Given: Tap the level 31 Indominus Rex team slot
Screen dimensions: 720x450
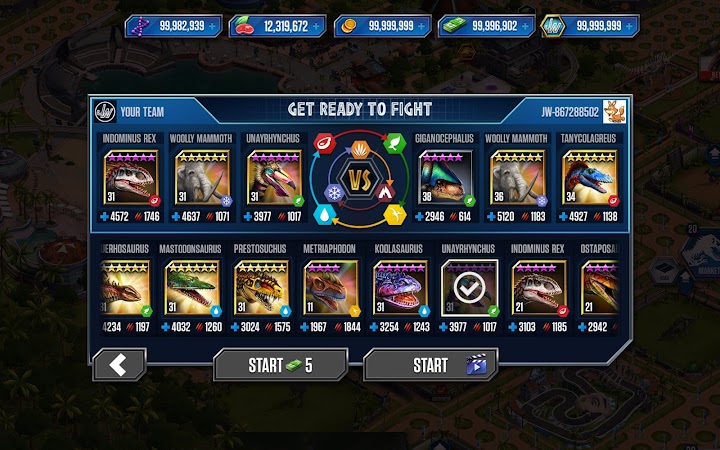Looking at the screenshot, I should tap(131, 178).
